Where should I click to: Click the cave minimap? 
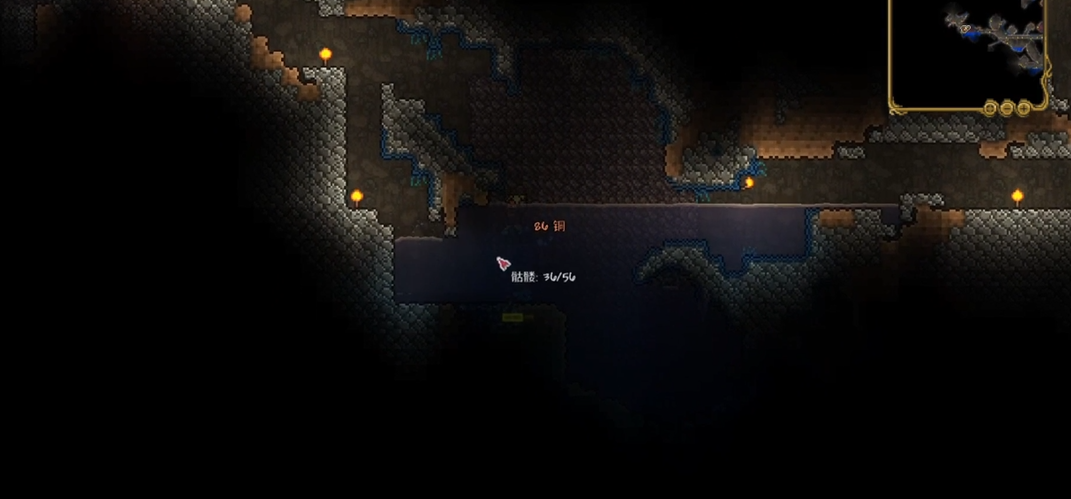[x=966, y=48]
